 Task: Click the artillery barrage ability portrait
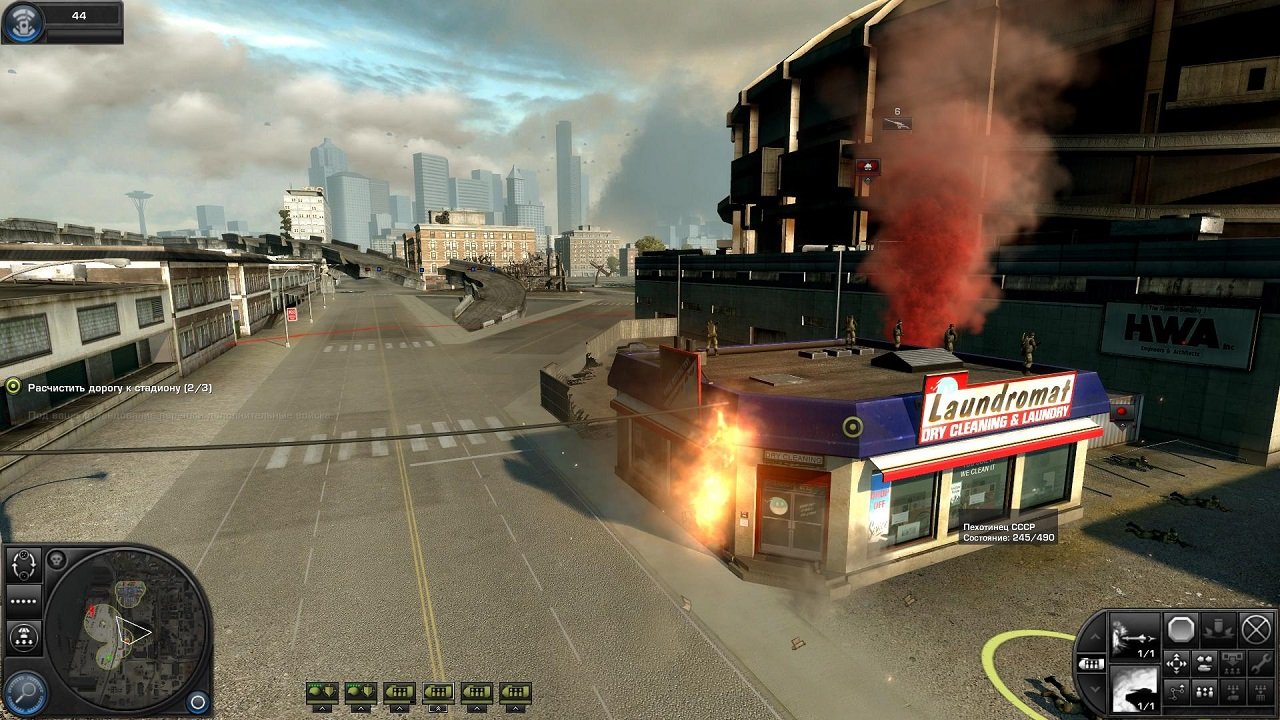(x=1135, y=638)
